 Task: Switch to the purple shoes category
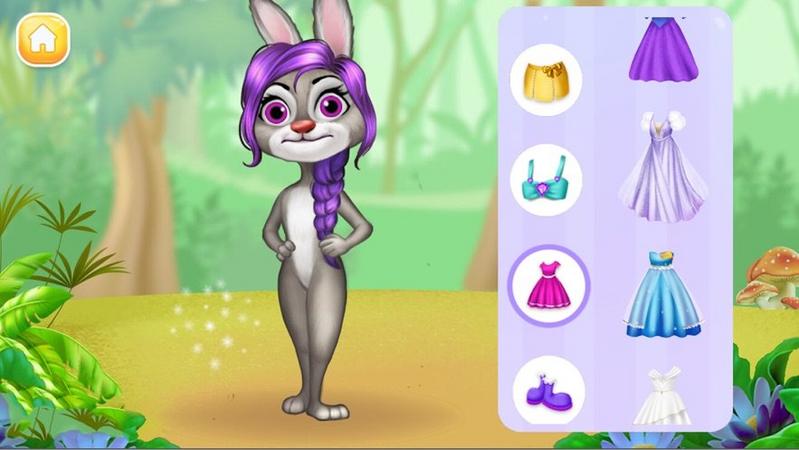tap(548, 390)
